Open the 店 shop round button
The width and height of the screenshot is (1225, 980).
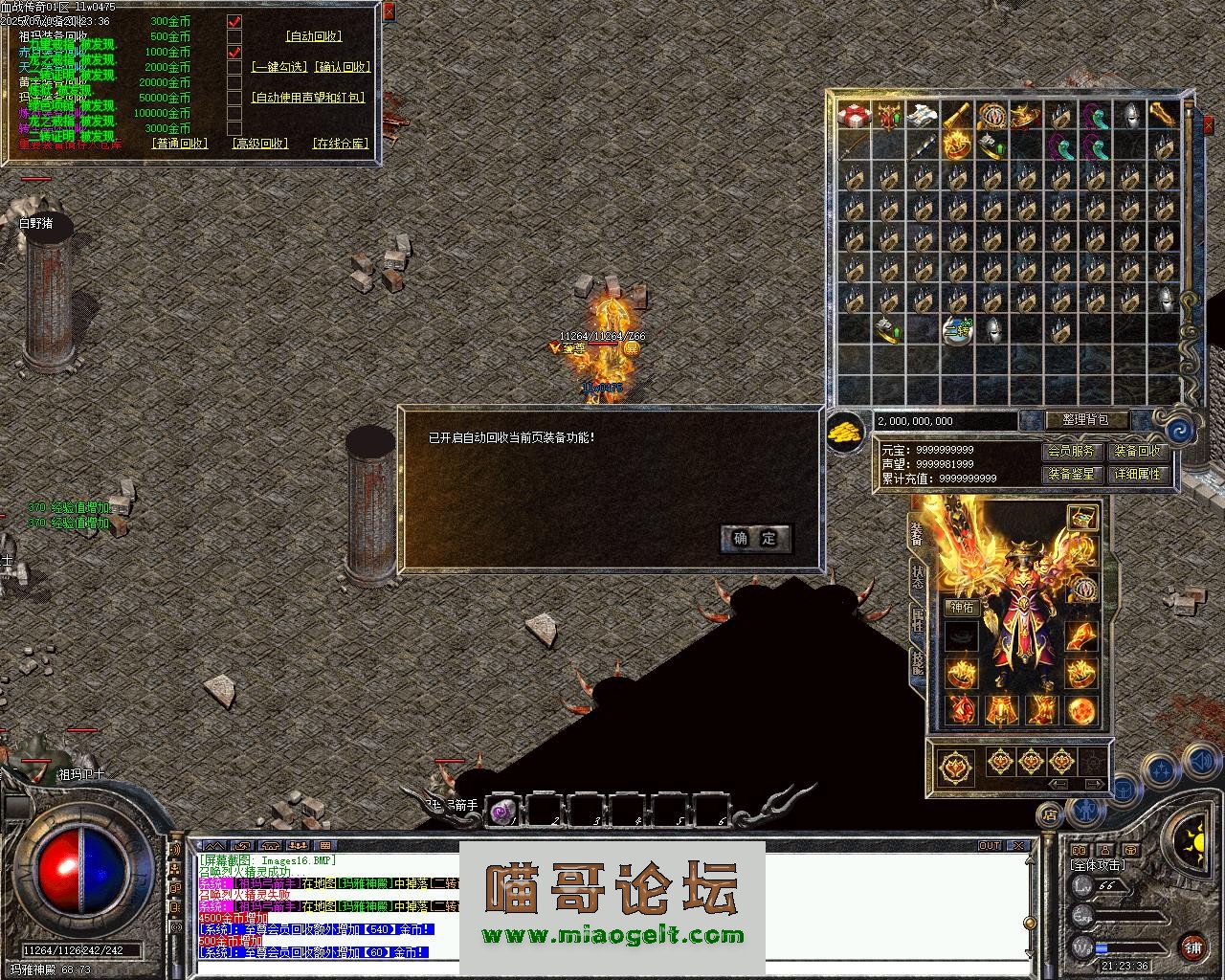click(x=1049, y=815)
